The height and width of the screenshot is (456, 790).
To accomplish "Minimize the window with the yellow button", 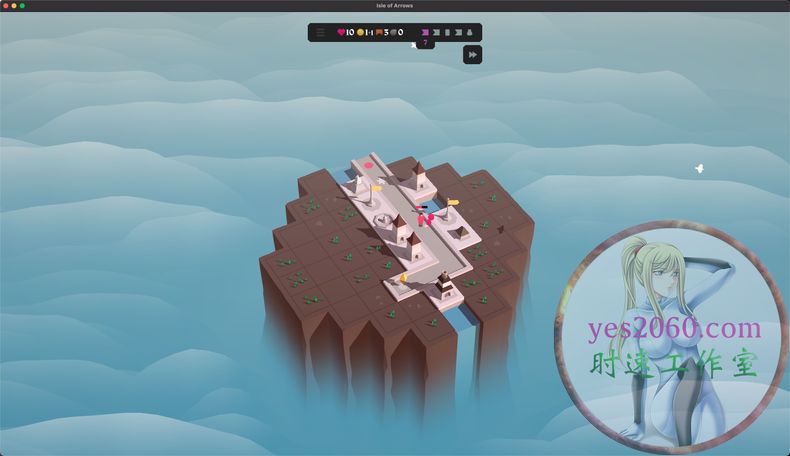I will (13, 5).
